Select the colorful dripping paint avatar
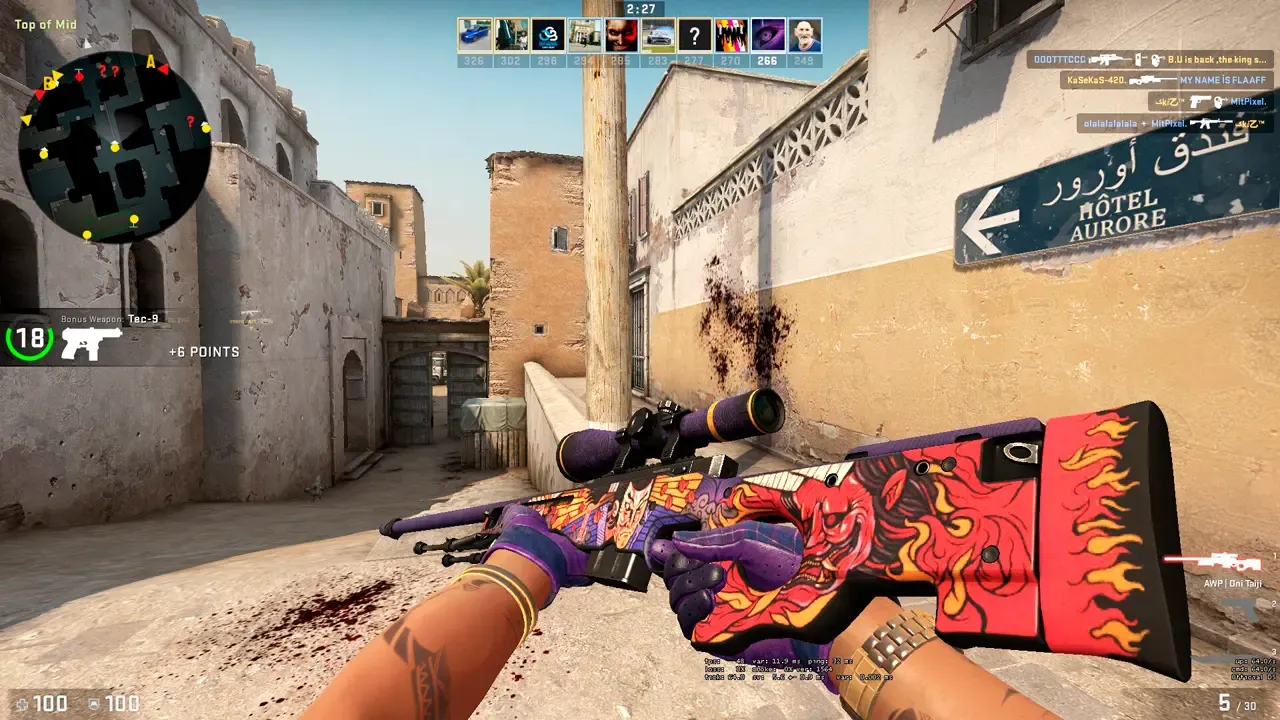1280x720 pixels. [731, 35]
